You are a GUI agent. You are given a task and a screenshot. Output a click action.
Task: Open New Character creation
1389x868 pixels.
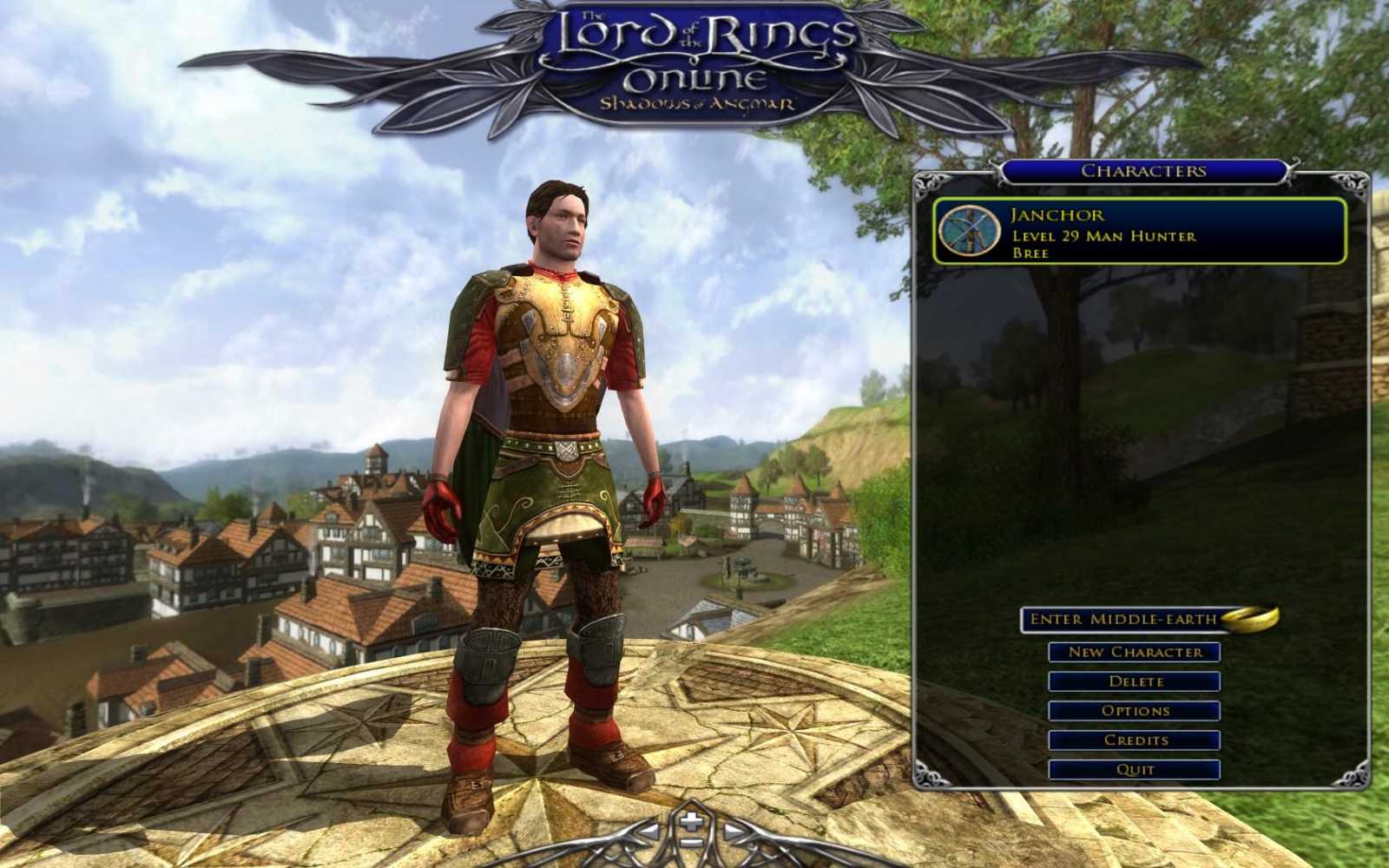click(x=1137, y=652)
